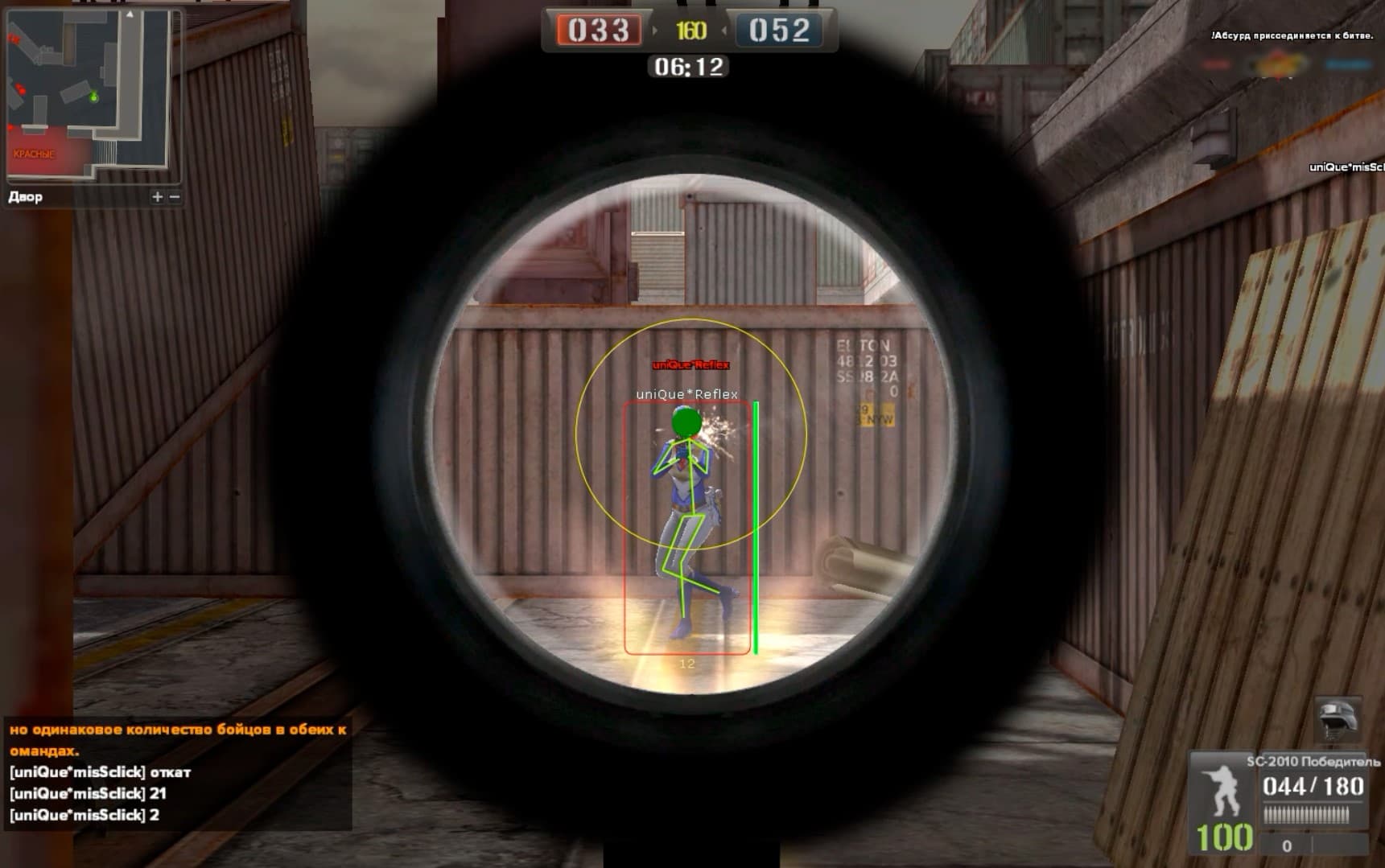This screenshot has height=868, width=1385.
Task: Click the green player marker on the minimap
Action: pos(94,97)
